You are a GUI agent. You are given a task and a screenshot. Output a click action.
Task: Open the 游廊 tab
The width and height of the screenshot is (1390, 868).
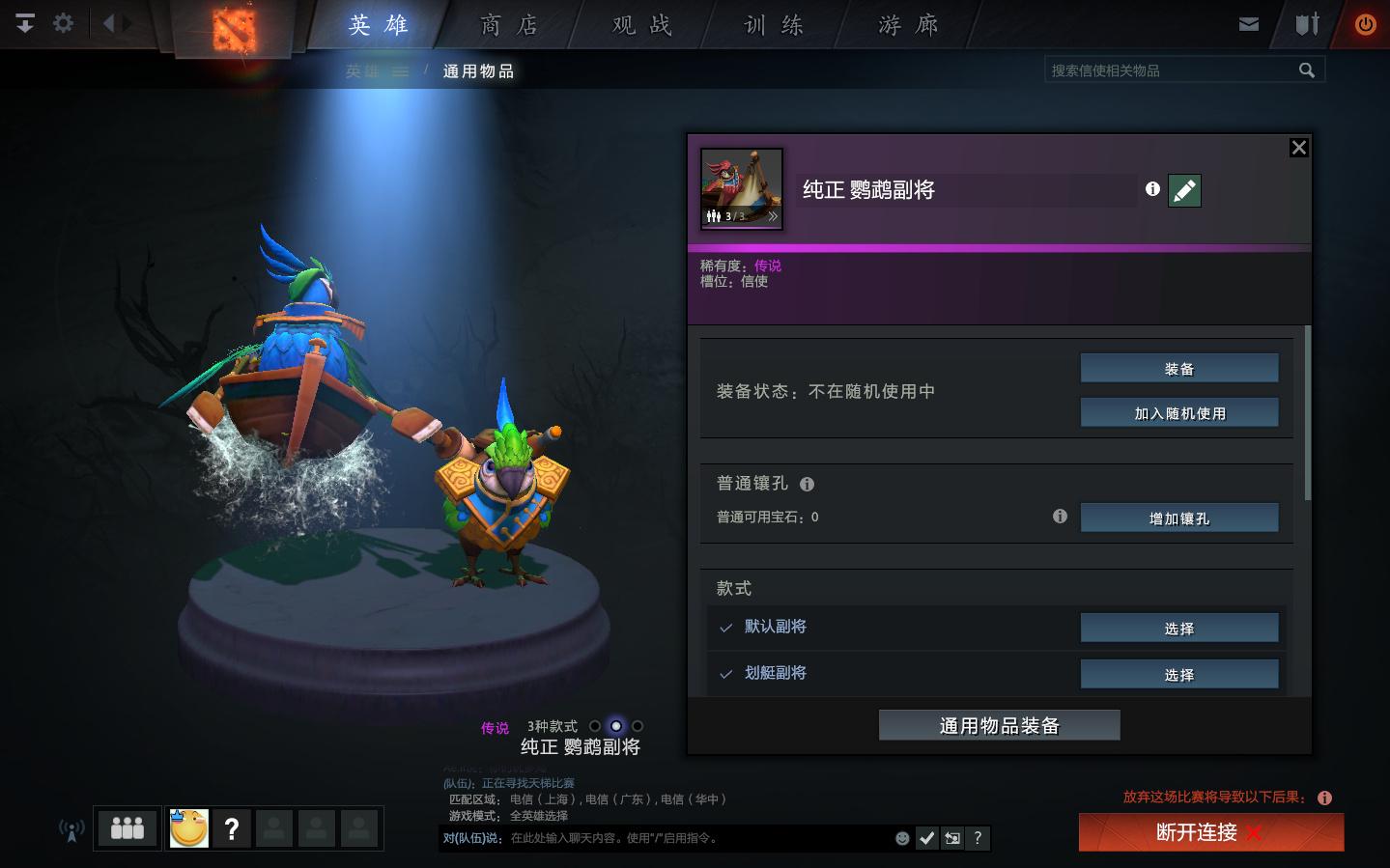click(908, 25)
